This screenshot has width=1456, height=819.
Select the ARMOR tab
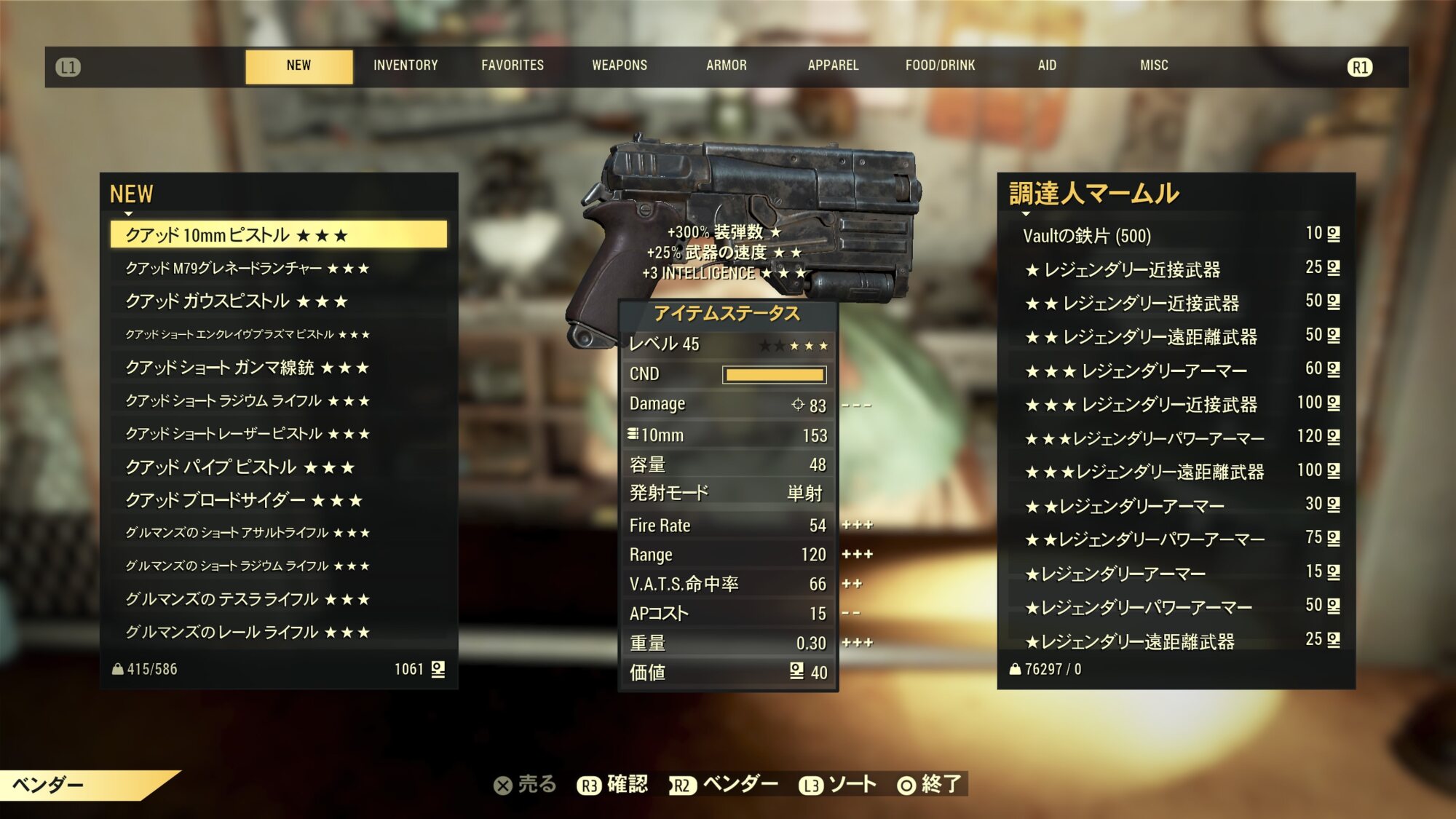[x=727, y=66]
